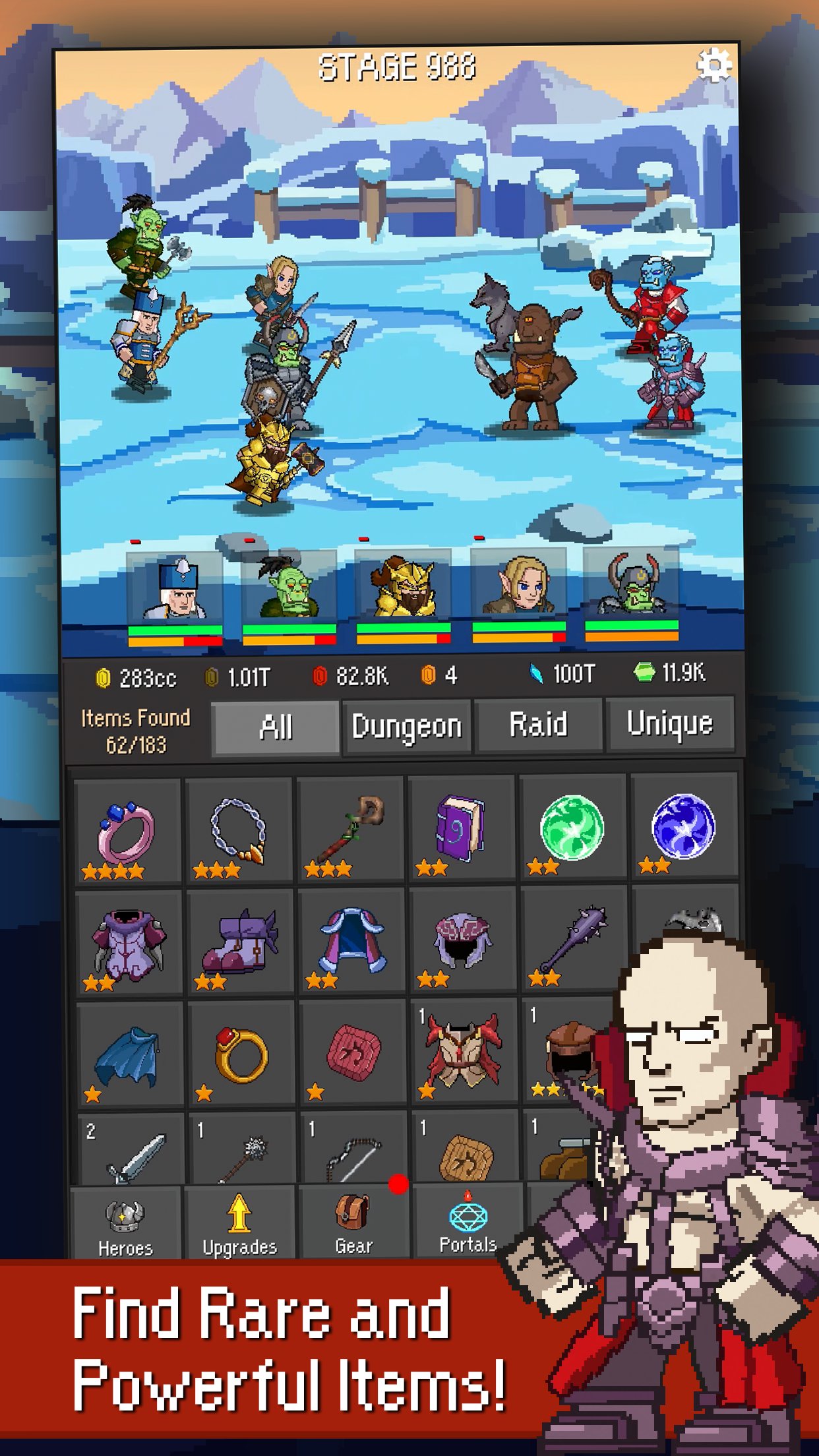Select the Raid items tab
The image size is (819, 1456).
tap(538, 725)
